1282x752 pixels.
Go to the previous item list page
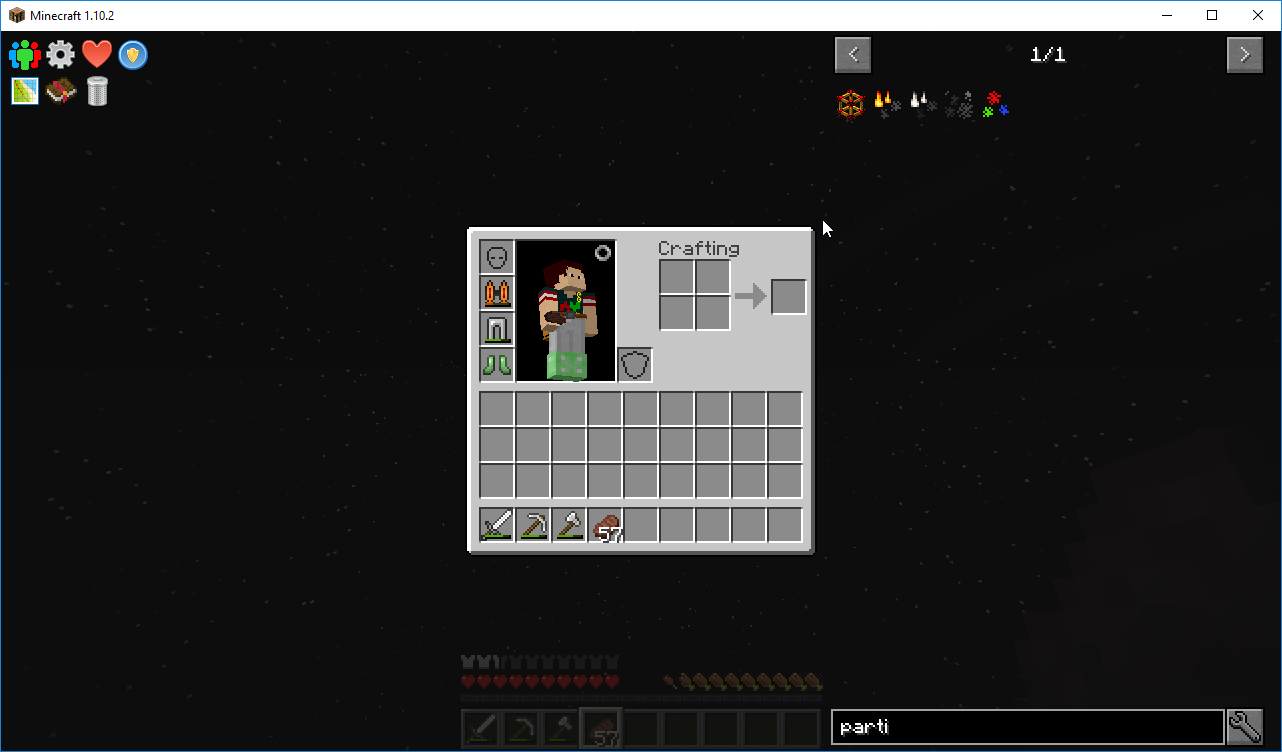coord(853,55)
